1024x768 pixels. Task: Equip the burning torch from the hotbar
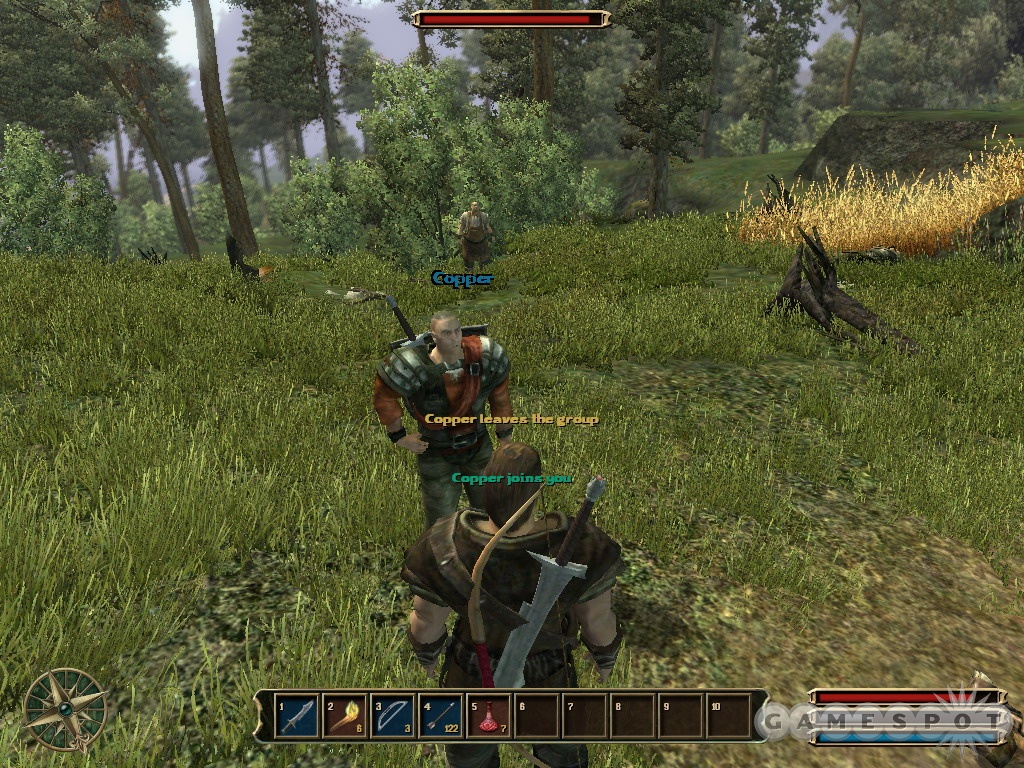click(x=345, y=716)
